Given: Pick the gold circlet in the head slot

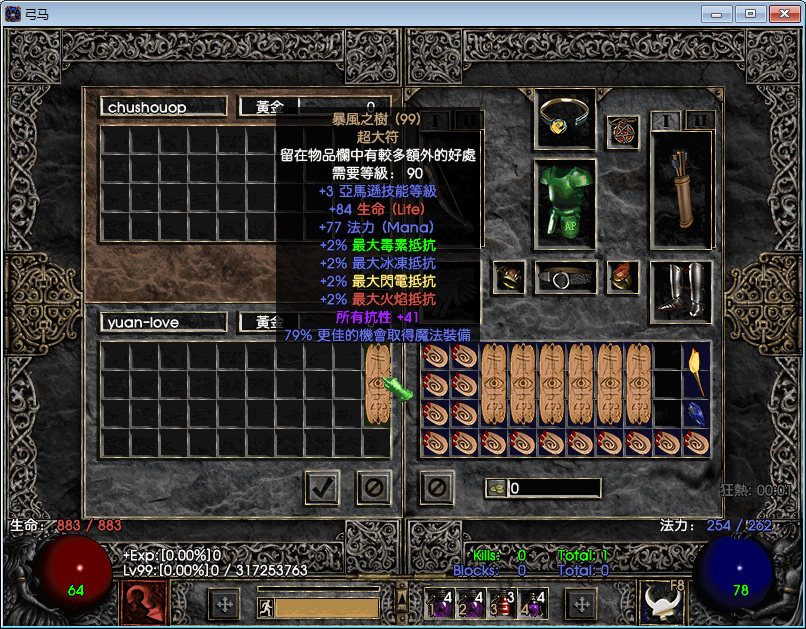Looking at the screenshot, I should tap(565, 119).
